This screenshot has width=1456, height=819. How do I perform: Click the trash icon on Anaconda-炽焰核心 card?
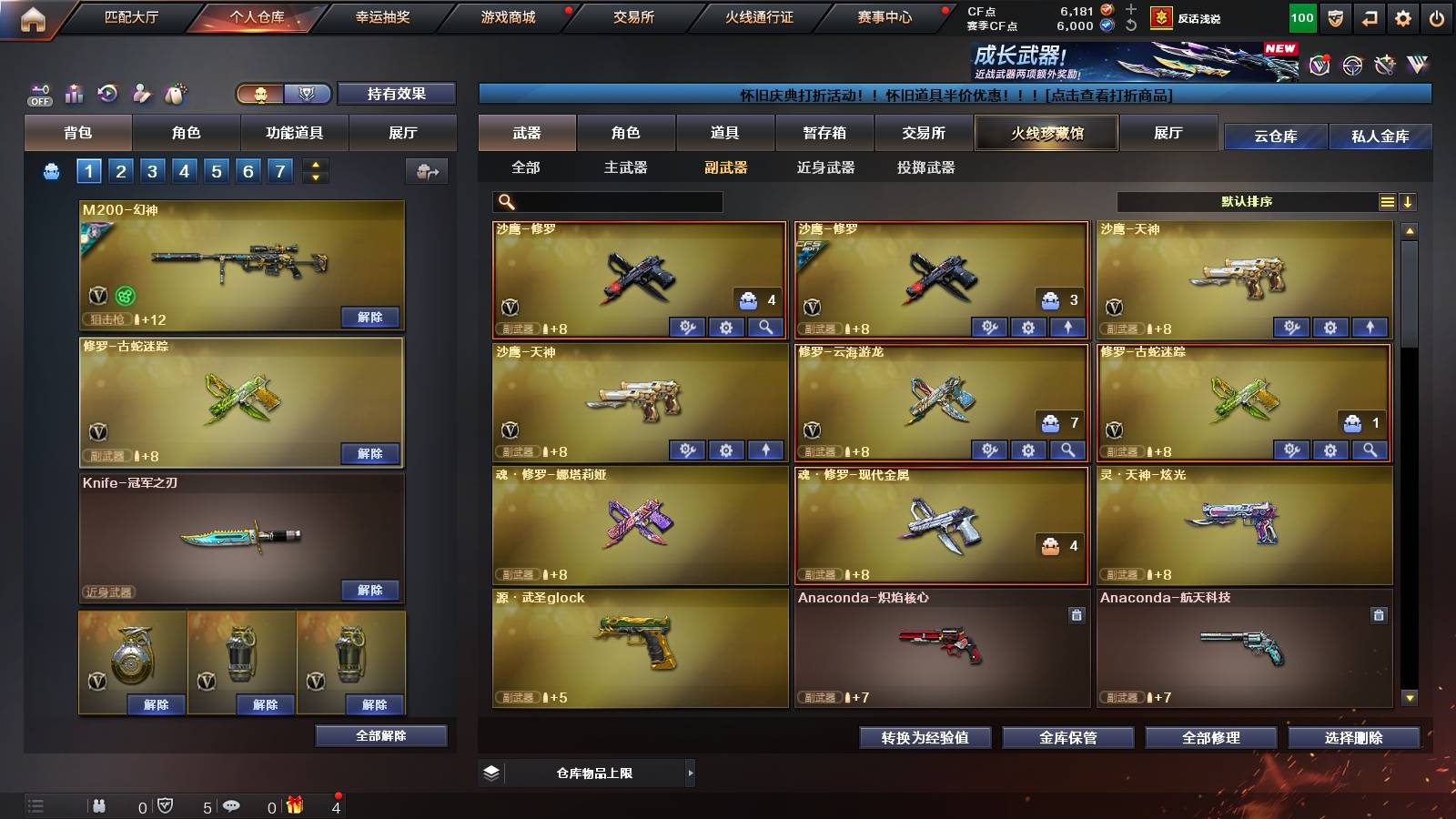pos(1077,615)
